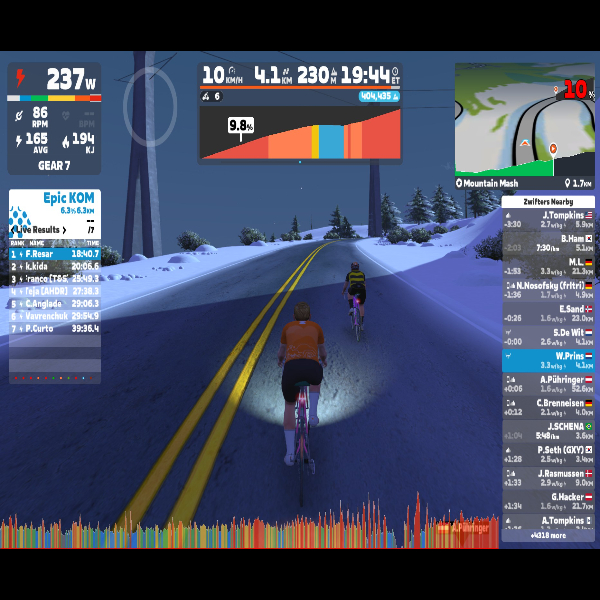Go to next Live Results page arrow

click(66, 230)
